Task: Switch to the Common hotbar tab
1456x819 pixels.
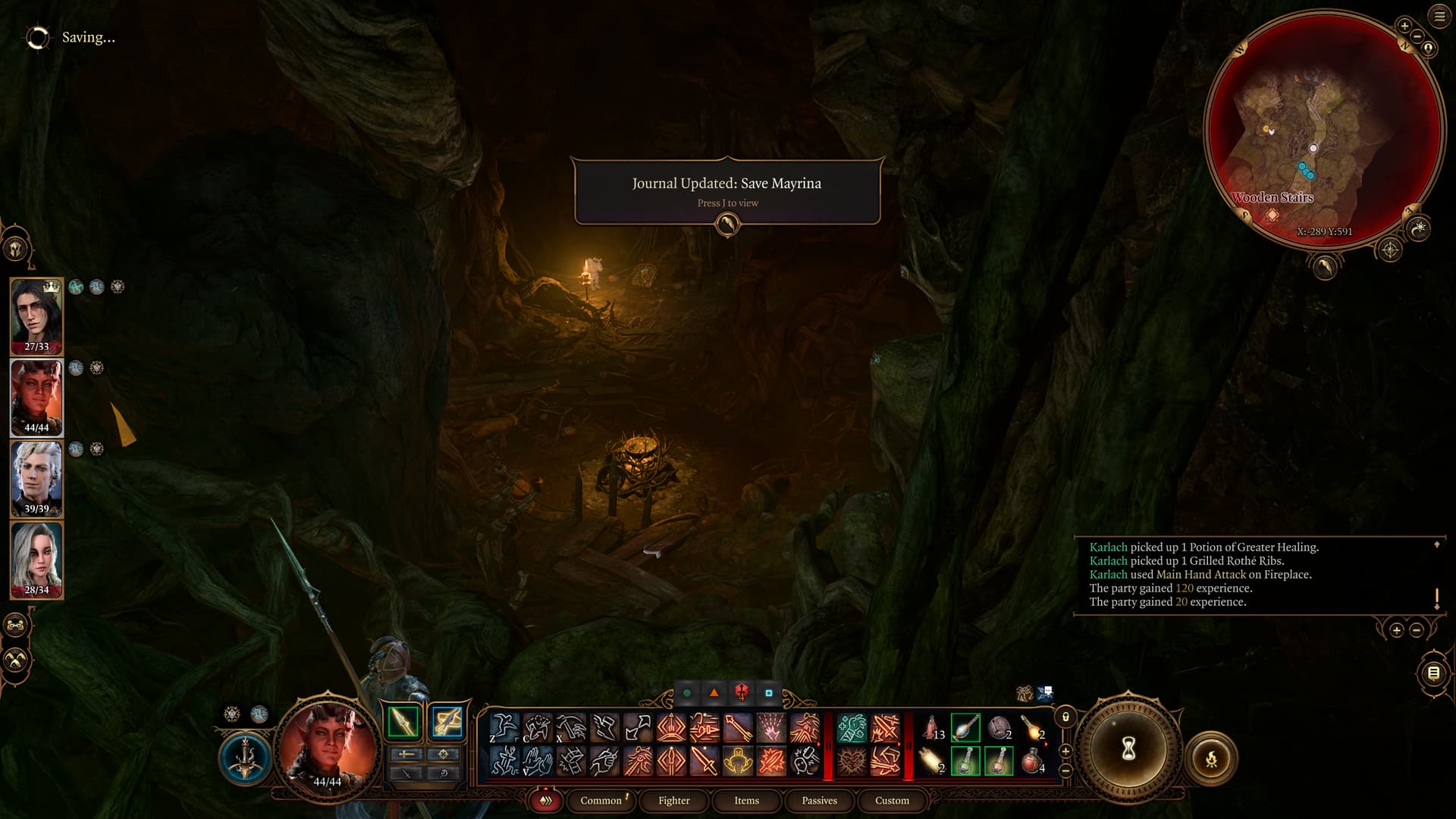Action: (601, 800)
